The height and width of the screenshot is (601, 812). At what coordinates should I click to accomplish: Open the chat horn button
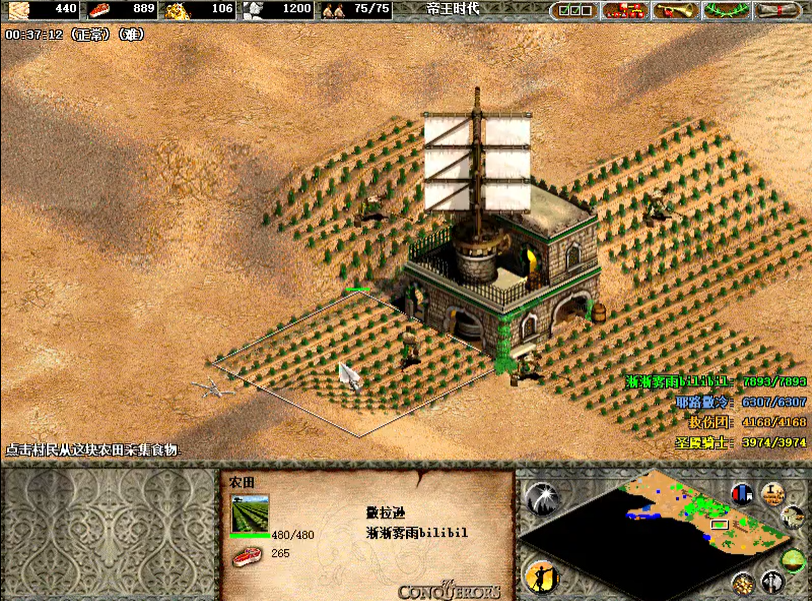[x=677, y=10]
